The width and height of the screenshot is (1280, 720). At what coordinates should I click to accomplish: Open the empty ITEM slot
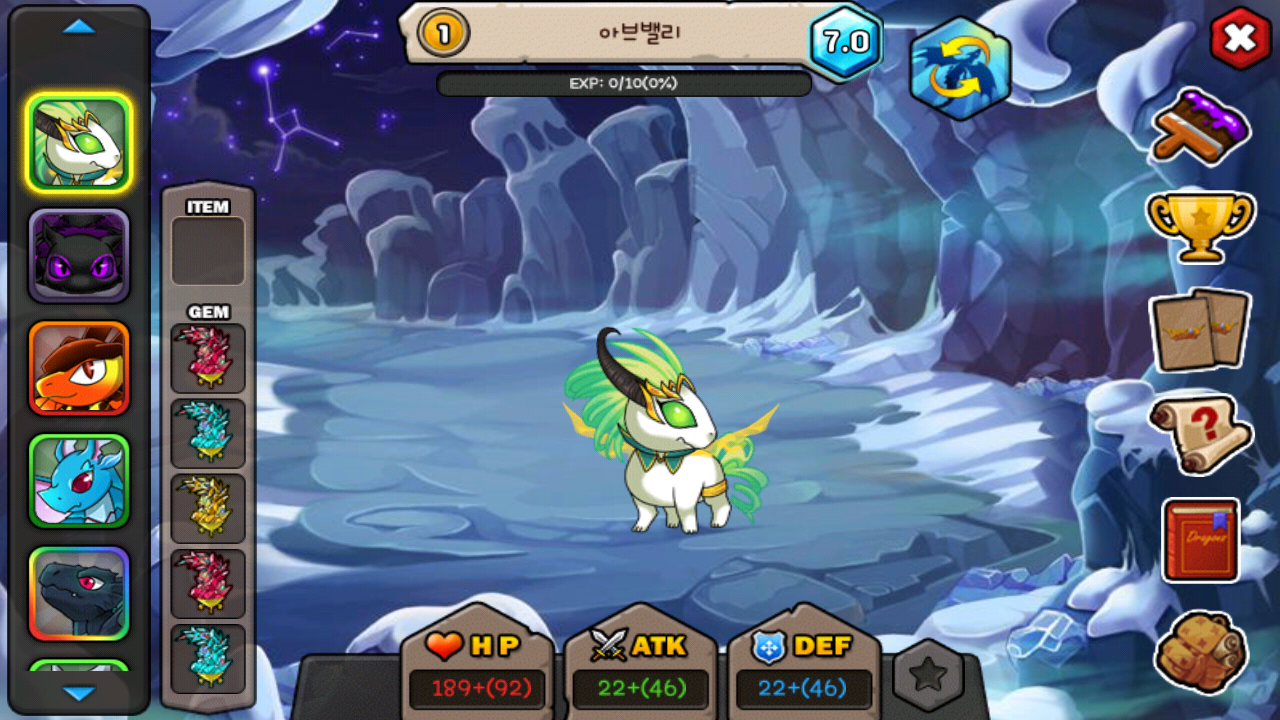pos(208,251)
